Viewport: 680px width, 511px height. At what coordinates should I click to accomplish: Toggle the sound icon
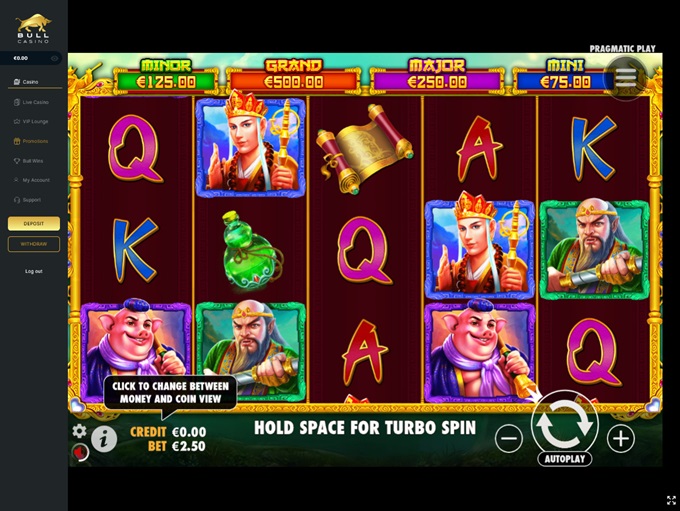(80, 452)
